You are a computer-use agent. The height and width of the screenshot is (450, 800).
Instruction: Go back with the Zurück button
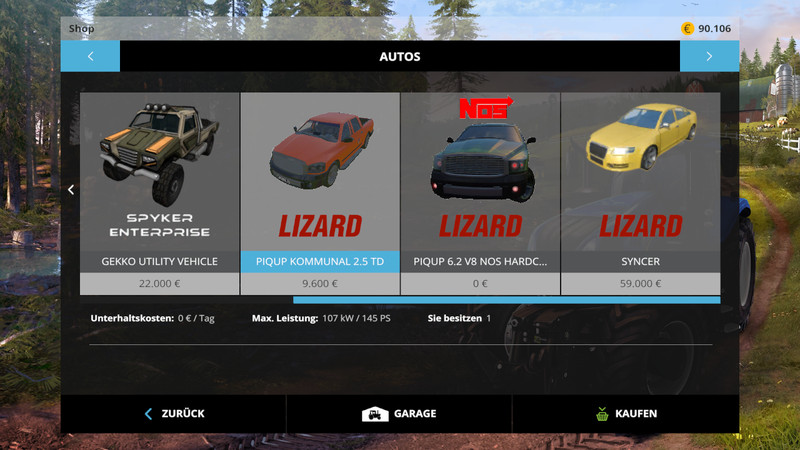[174, 413]
